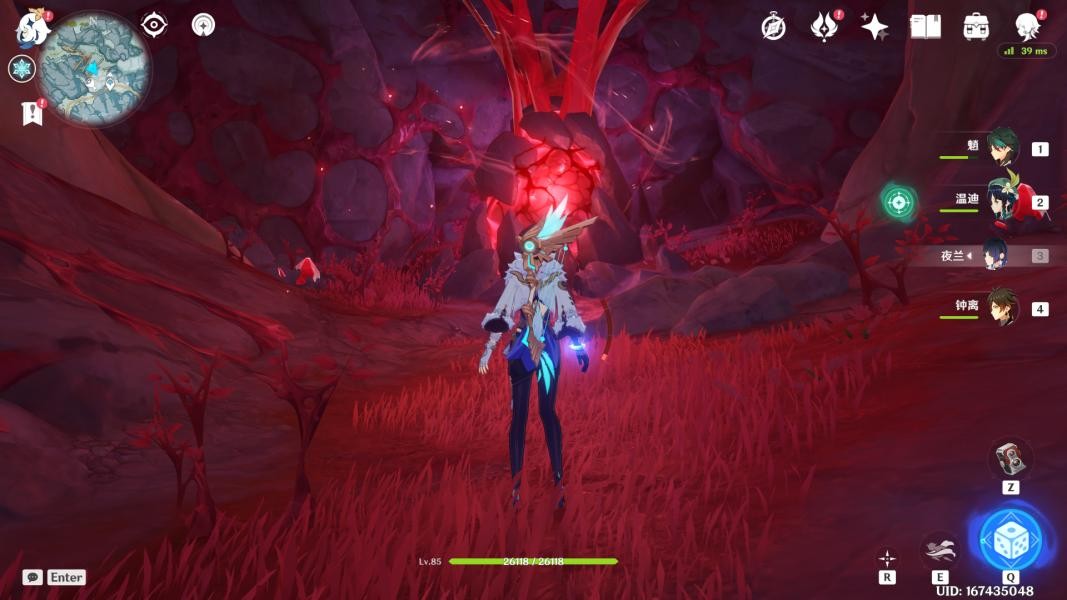Open the open-book handbook icon

pyautogui.click(x=926, y=27)
